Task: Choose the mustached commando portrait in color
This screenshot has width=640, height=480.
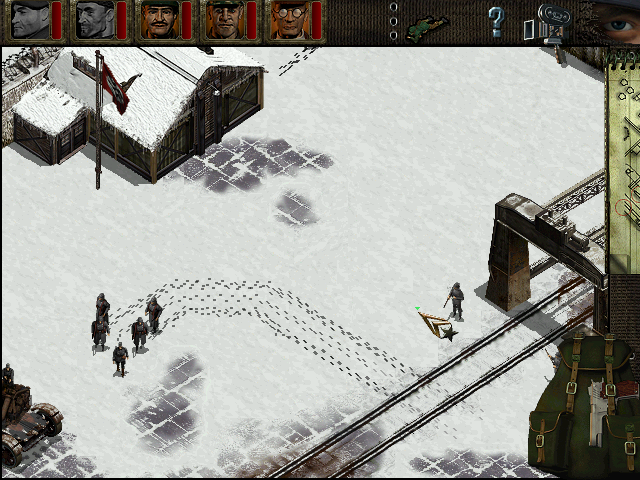Action: point(158,20)
